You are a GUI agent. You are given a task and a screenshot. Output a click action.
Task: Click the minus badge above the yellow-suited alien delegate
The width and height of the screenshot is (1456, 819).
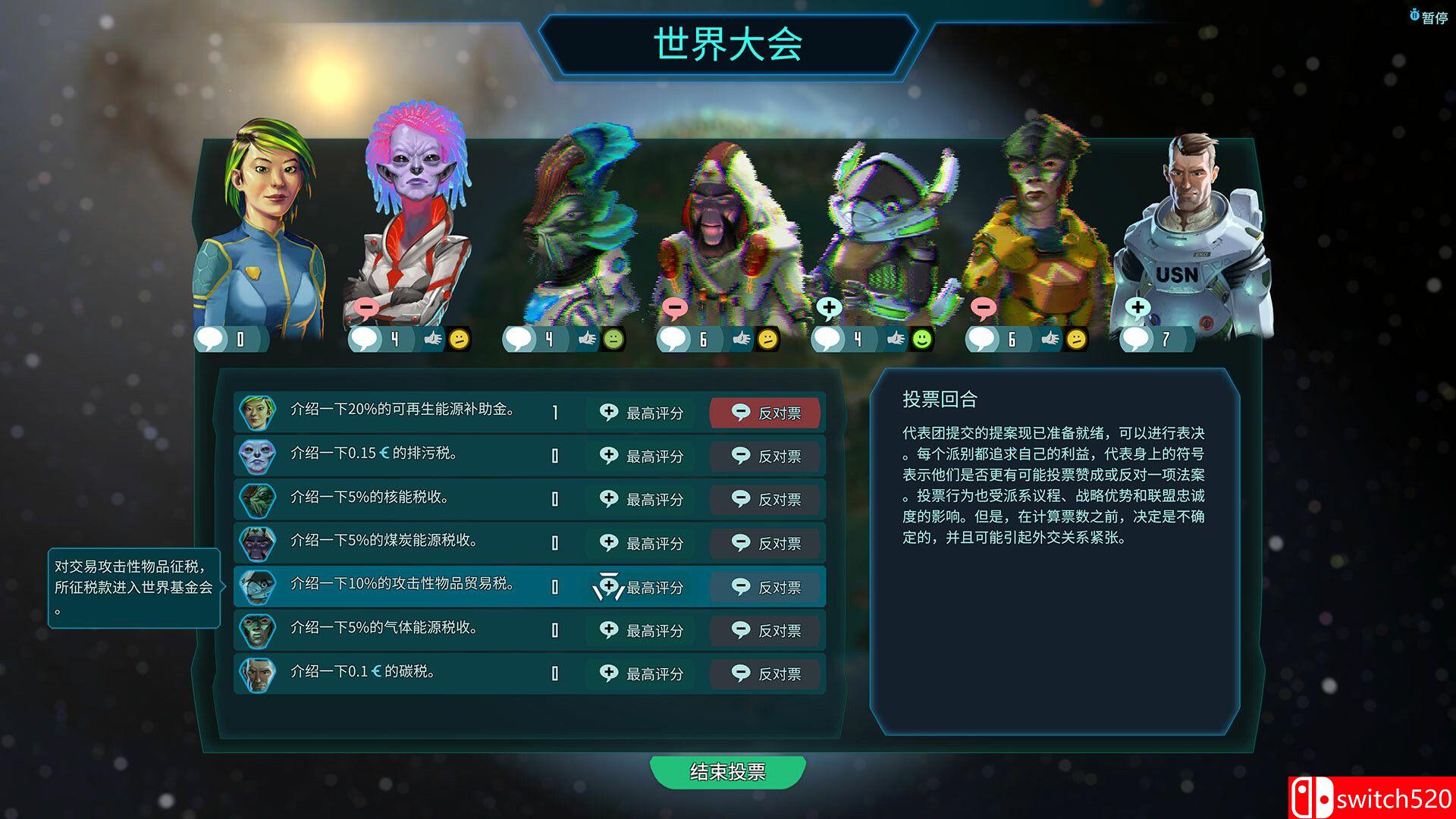[x=985, y=308]
